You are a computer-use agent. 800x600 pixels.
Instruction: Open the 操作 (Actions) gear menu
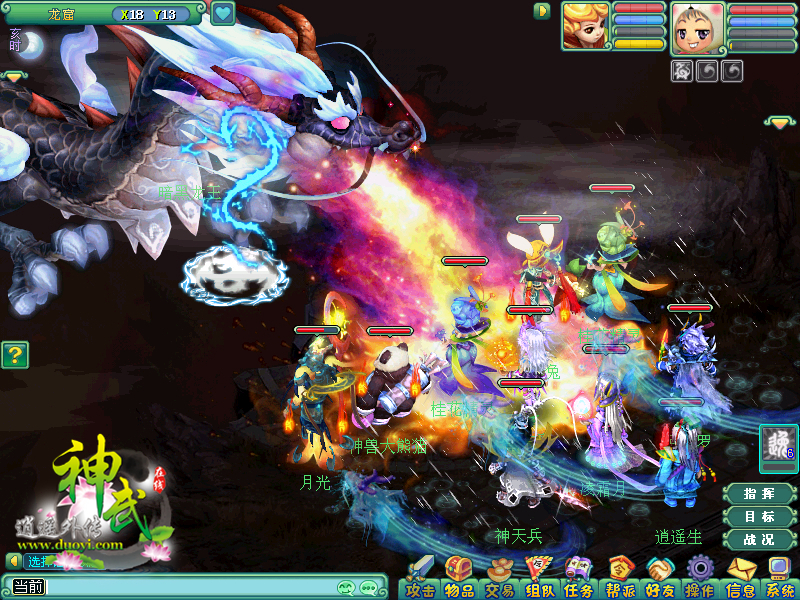(x=698, y=577)
